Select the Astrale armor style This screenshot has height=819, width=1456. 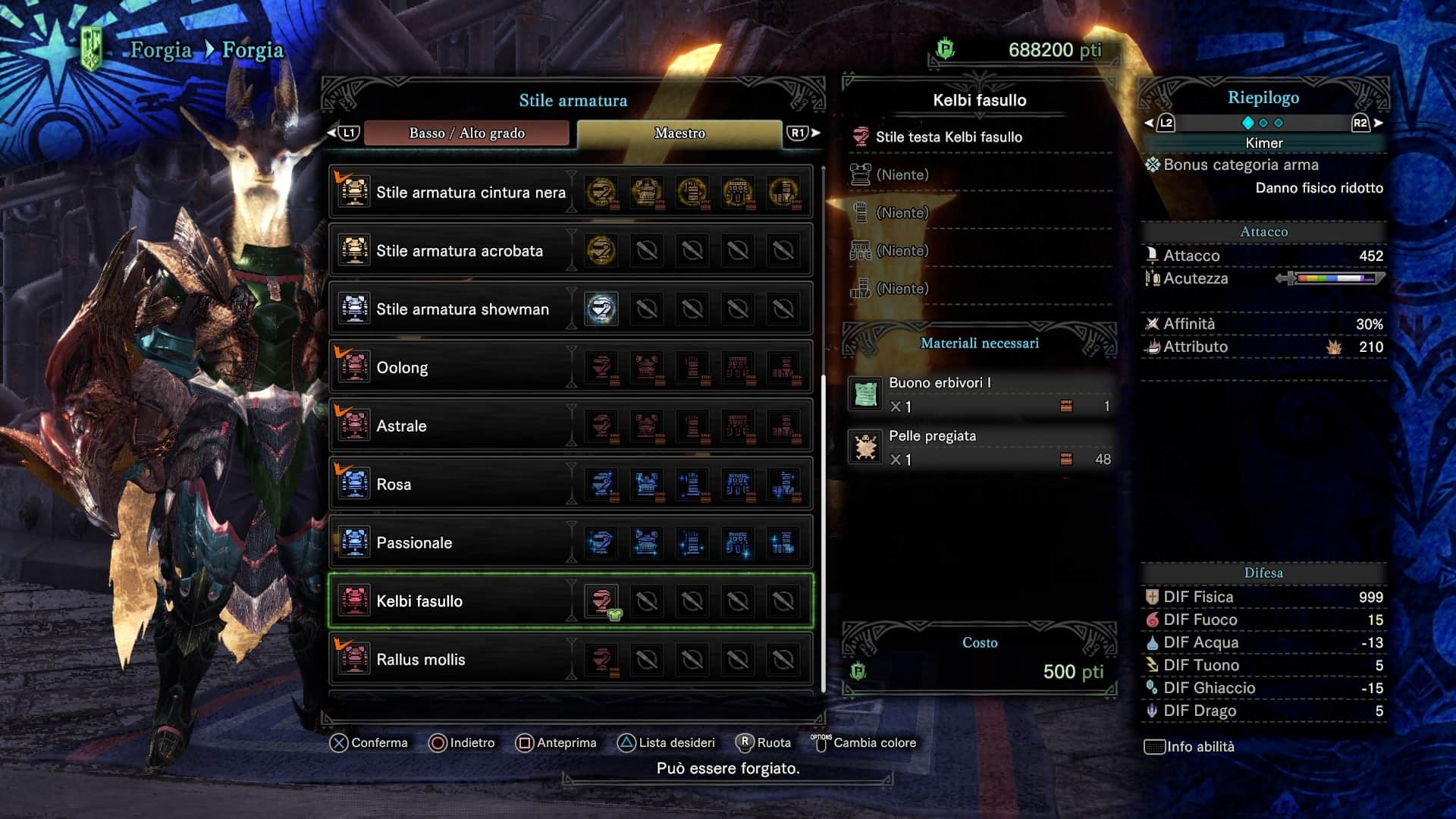401,426
